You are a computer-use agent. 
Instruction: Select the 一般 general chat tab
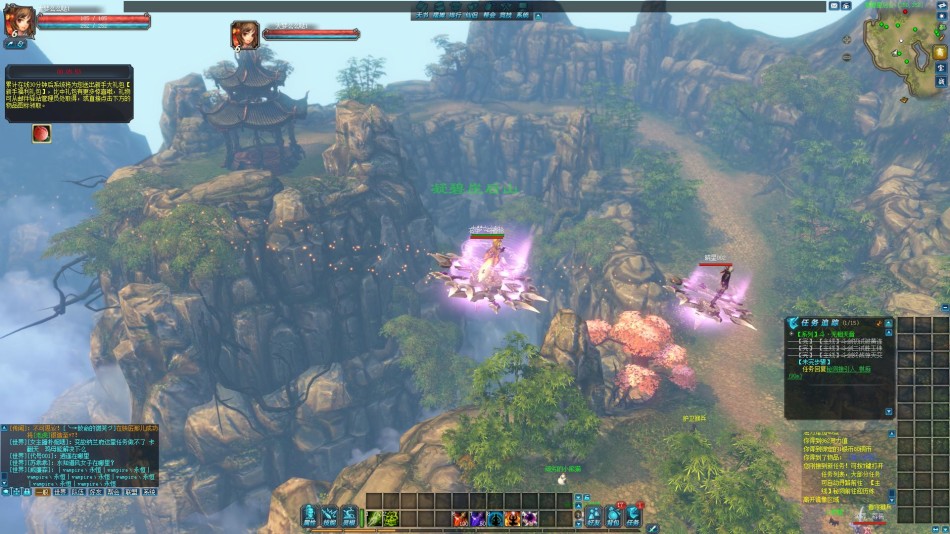42,492
